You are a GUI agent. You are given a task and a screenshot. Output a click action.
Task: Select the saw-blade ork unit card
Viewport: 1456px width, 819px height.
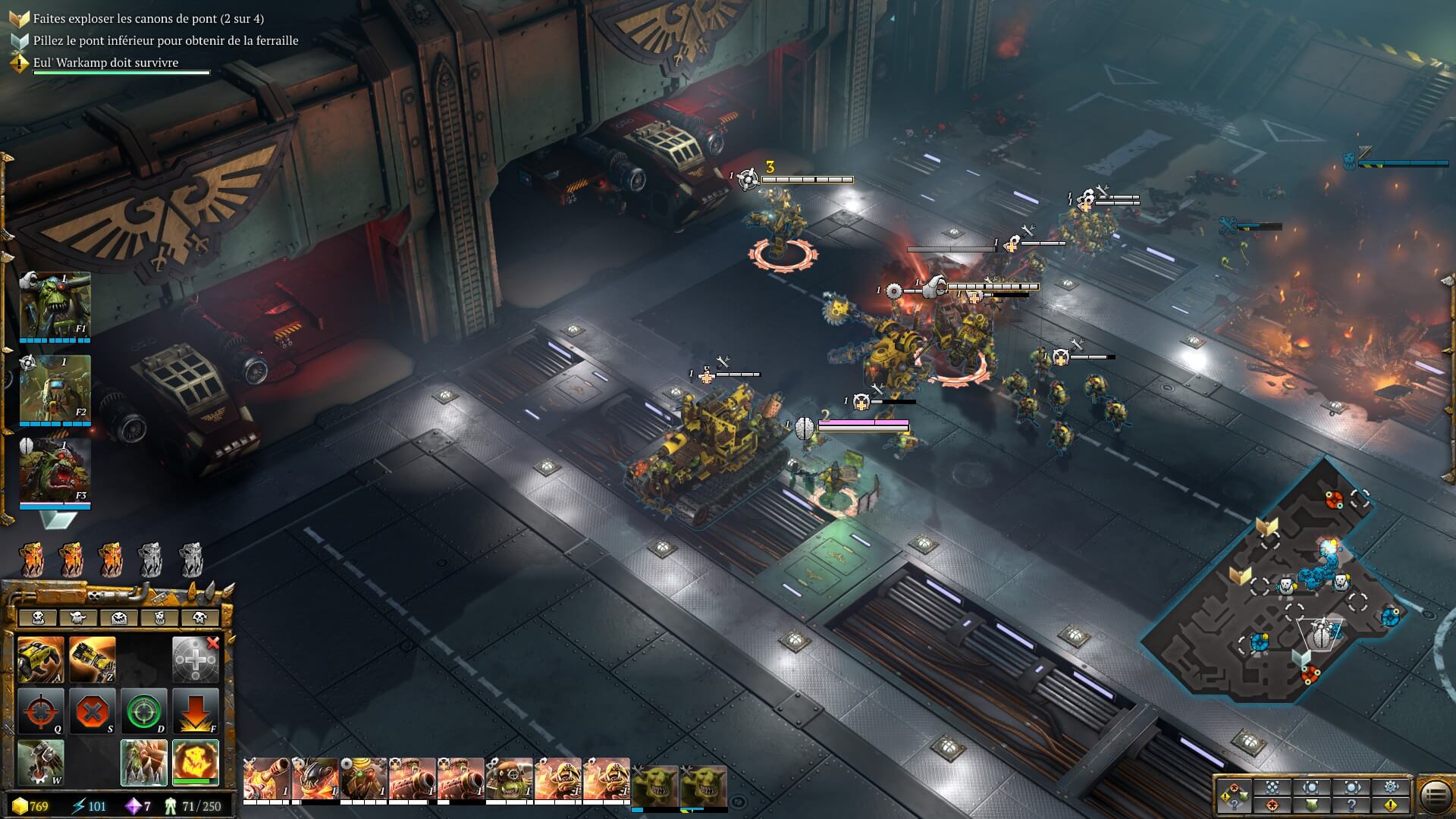tap(364, 780)
